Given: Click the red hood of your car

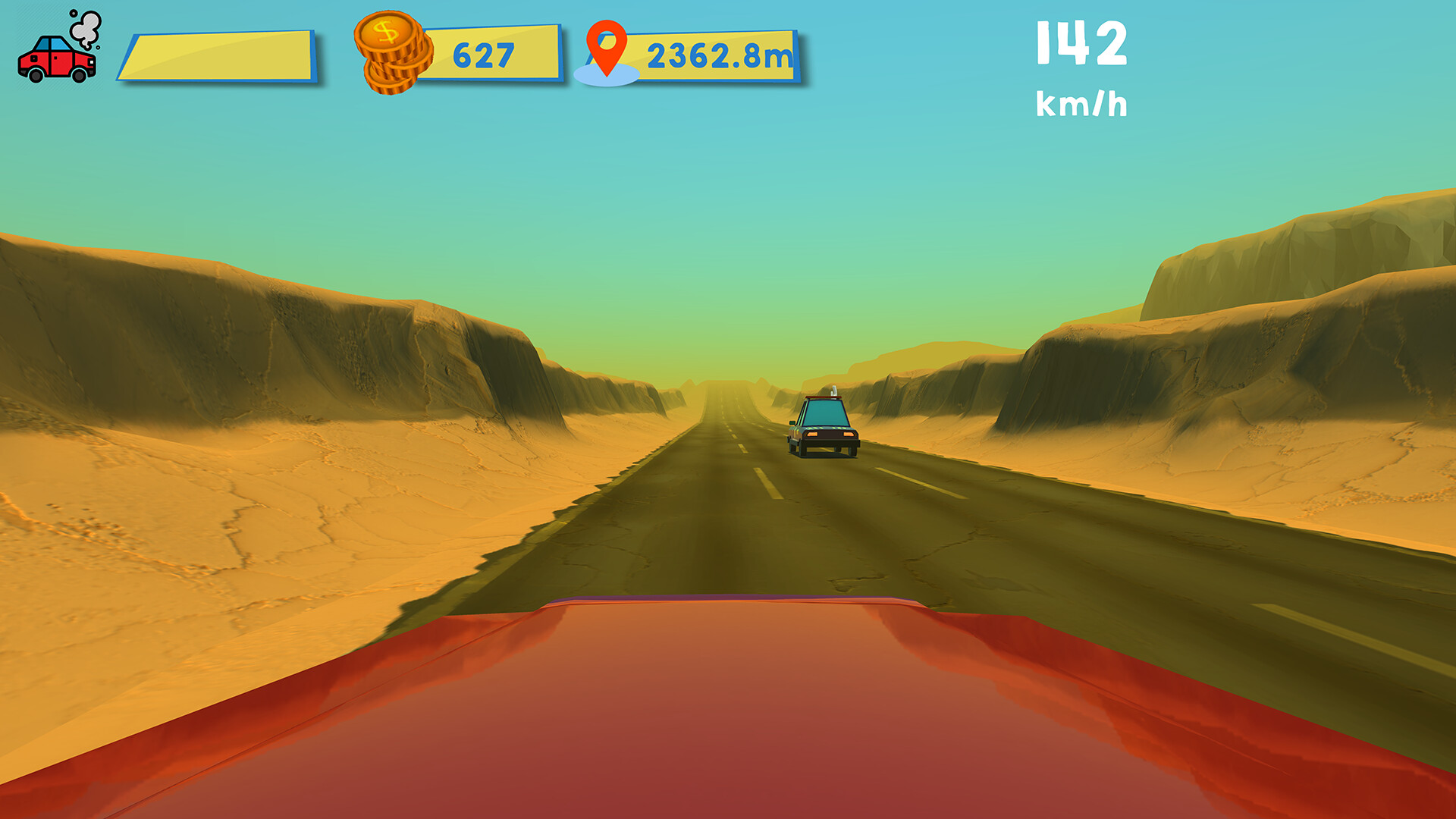Looking at the screenshot, I should (x=728, y=705).
